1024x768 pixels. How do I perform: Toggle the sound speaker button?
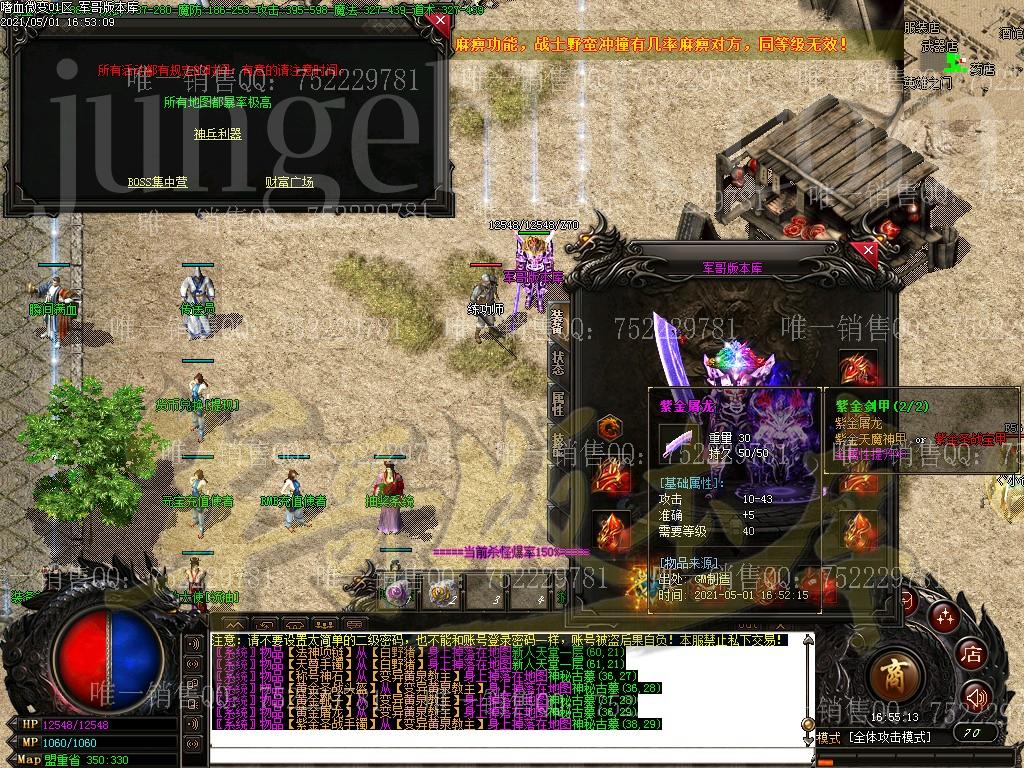975,695
